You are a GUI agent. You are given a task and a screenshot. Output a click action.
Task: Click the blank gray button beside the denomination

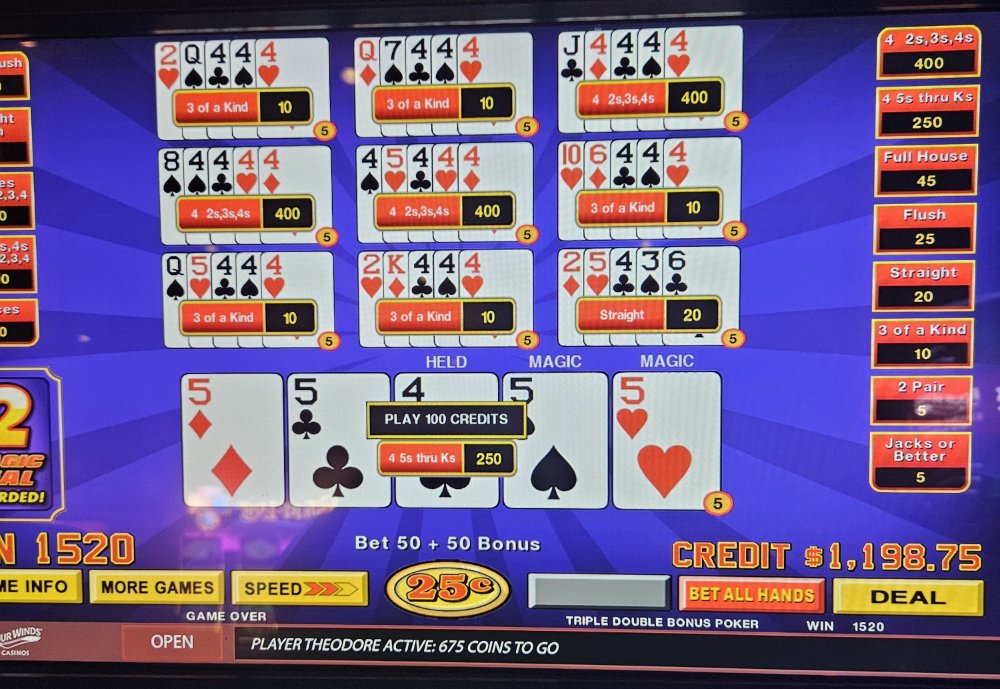pos(598,592)
